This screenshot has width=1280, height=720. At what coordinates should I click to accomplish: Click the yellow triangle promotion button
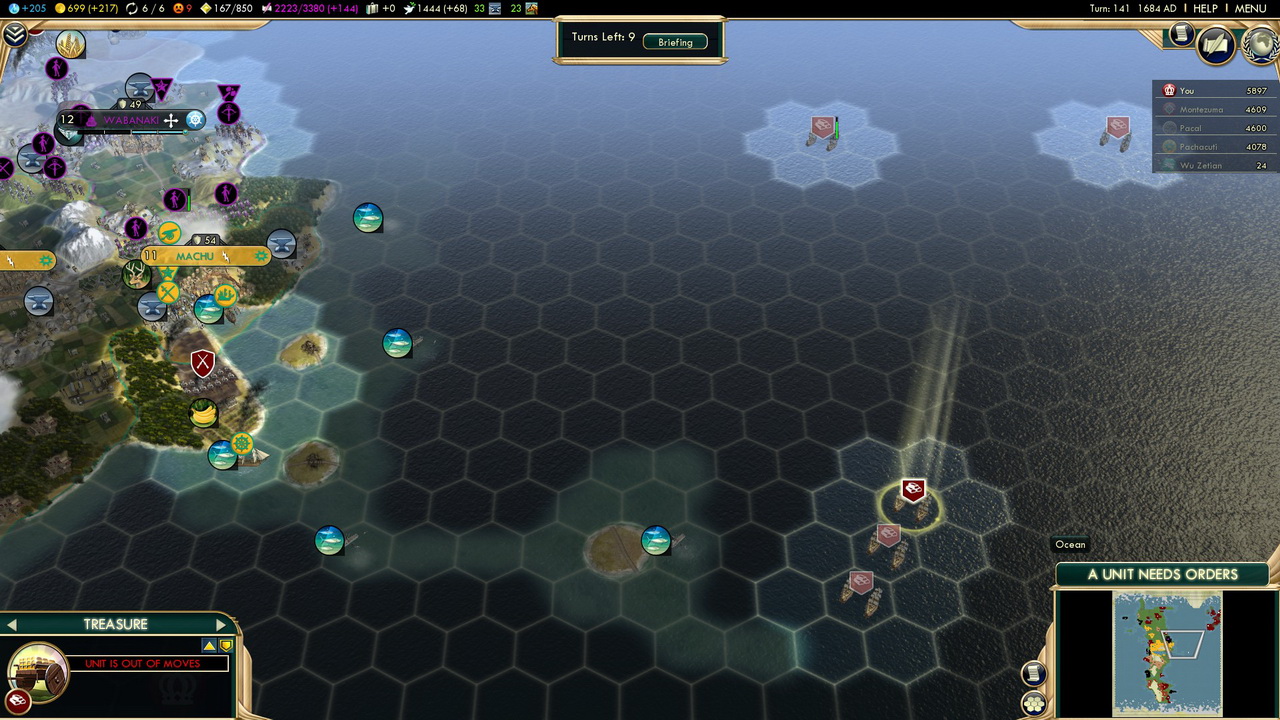point(209,646)
